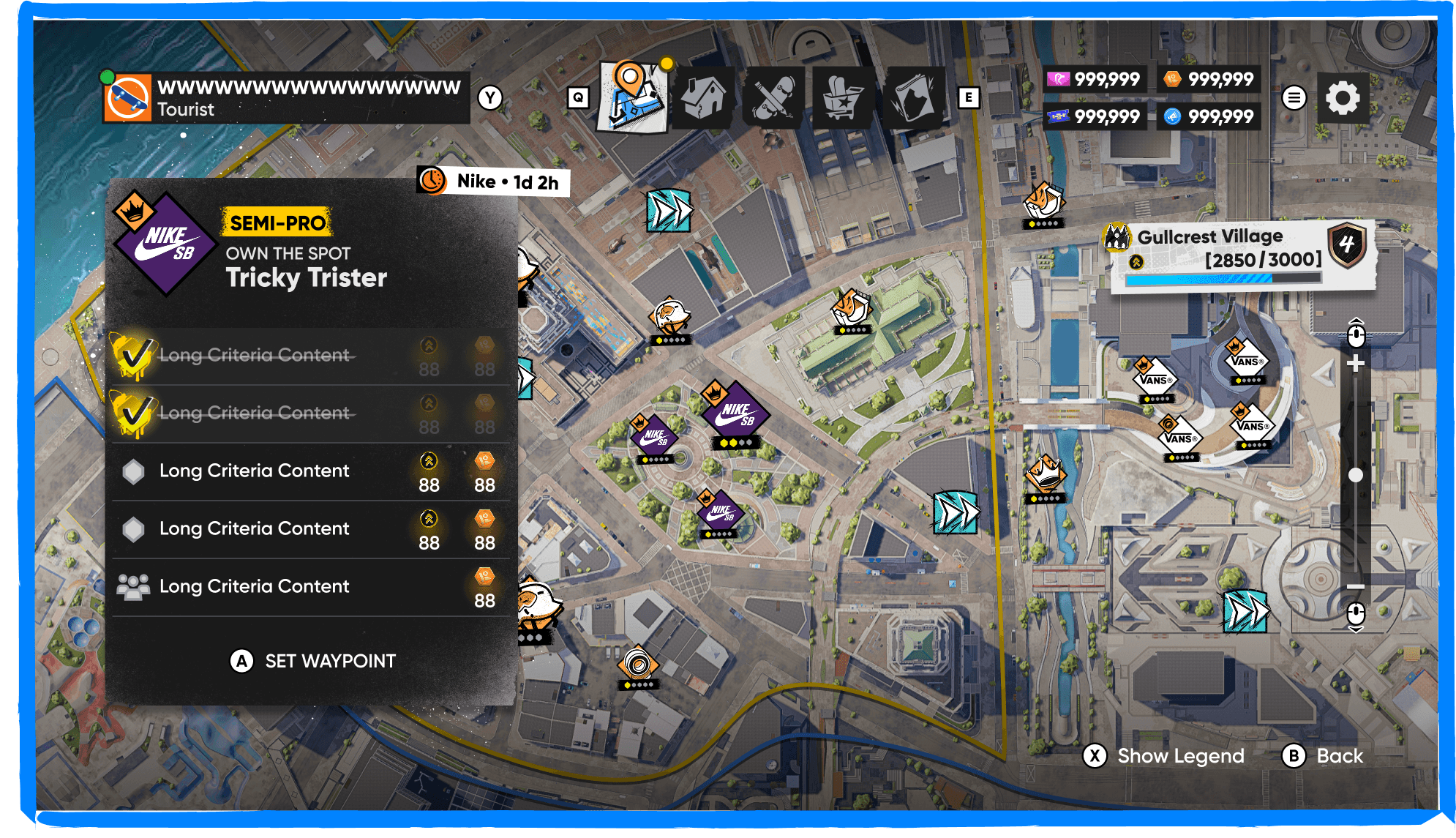
Task: Adjust the map zoom slider handle
Action: (x=1356, y=476)
